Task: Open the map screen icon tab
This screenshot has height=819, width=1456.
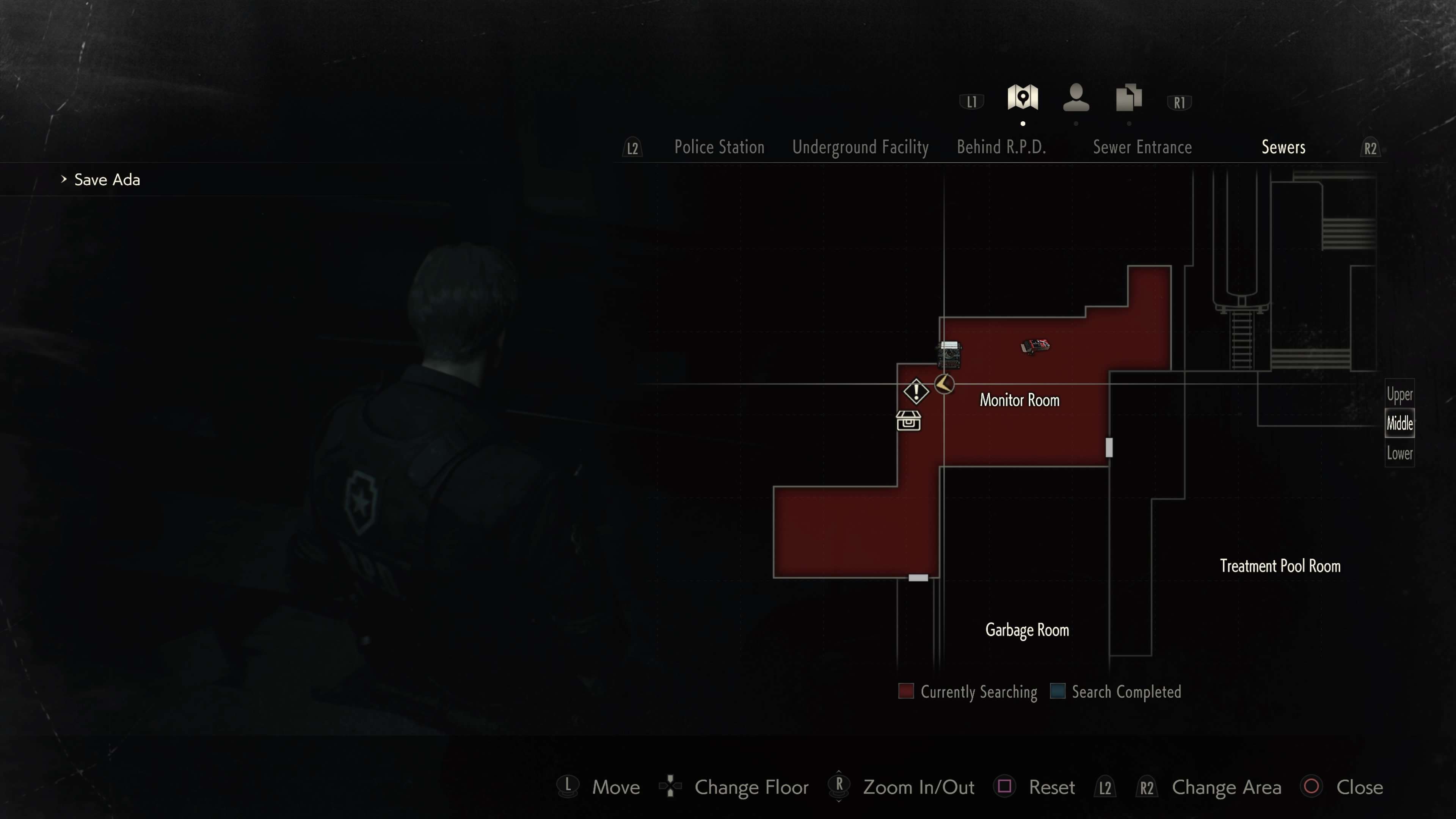Action: tap(1023, 98)
